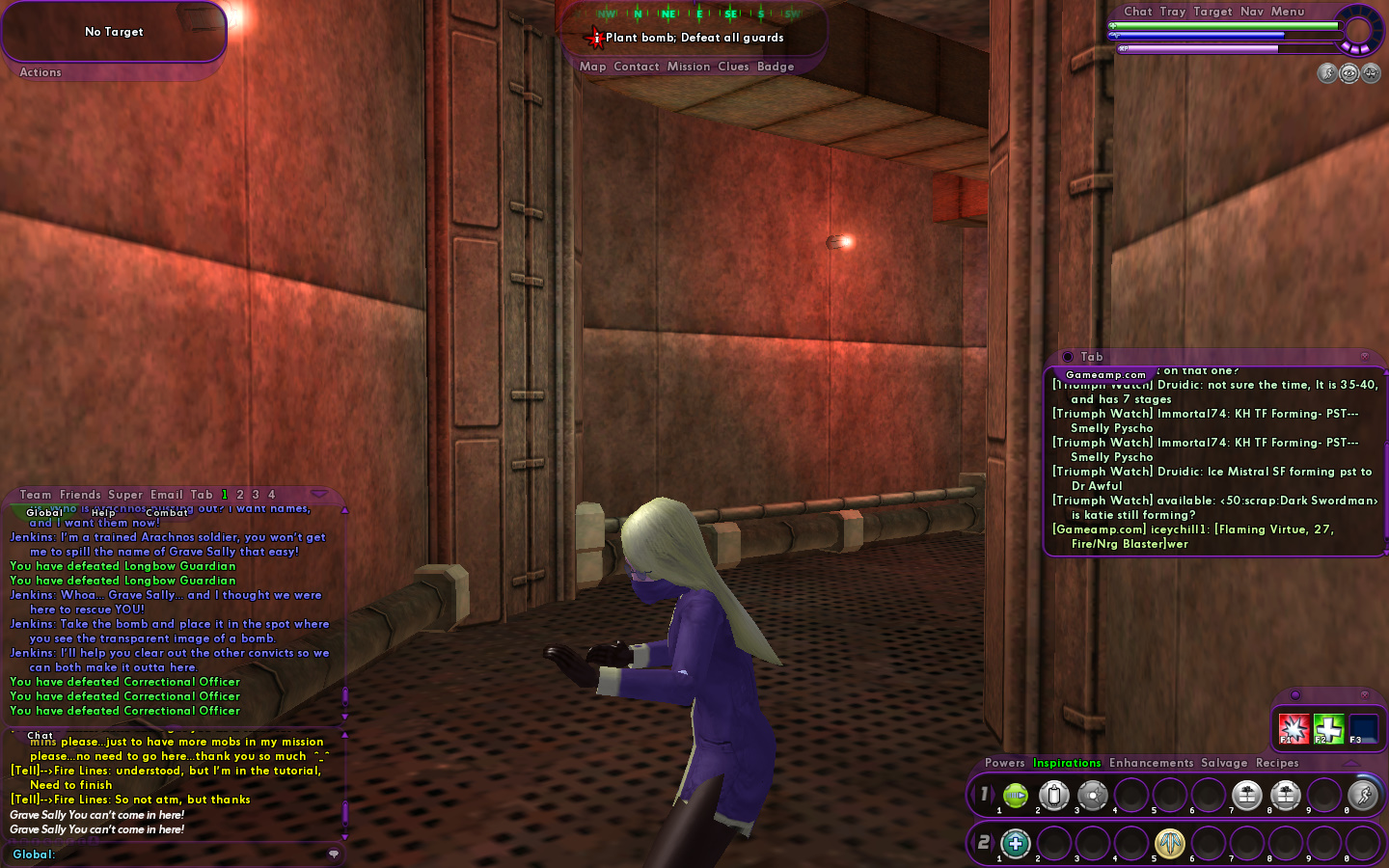
Task: Open the Actions menu under No Target
Action: 41,72
